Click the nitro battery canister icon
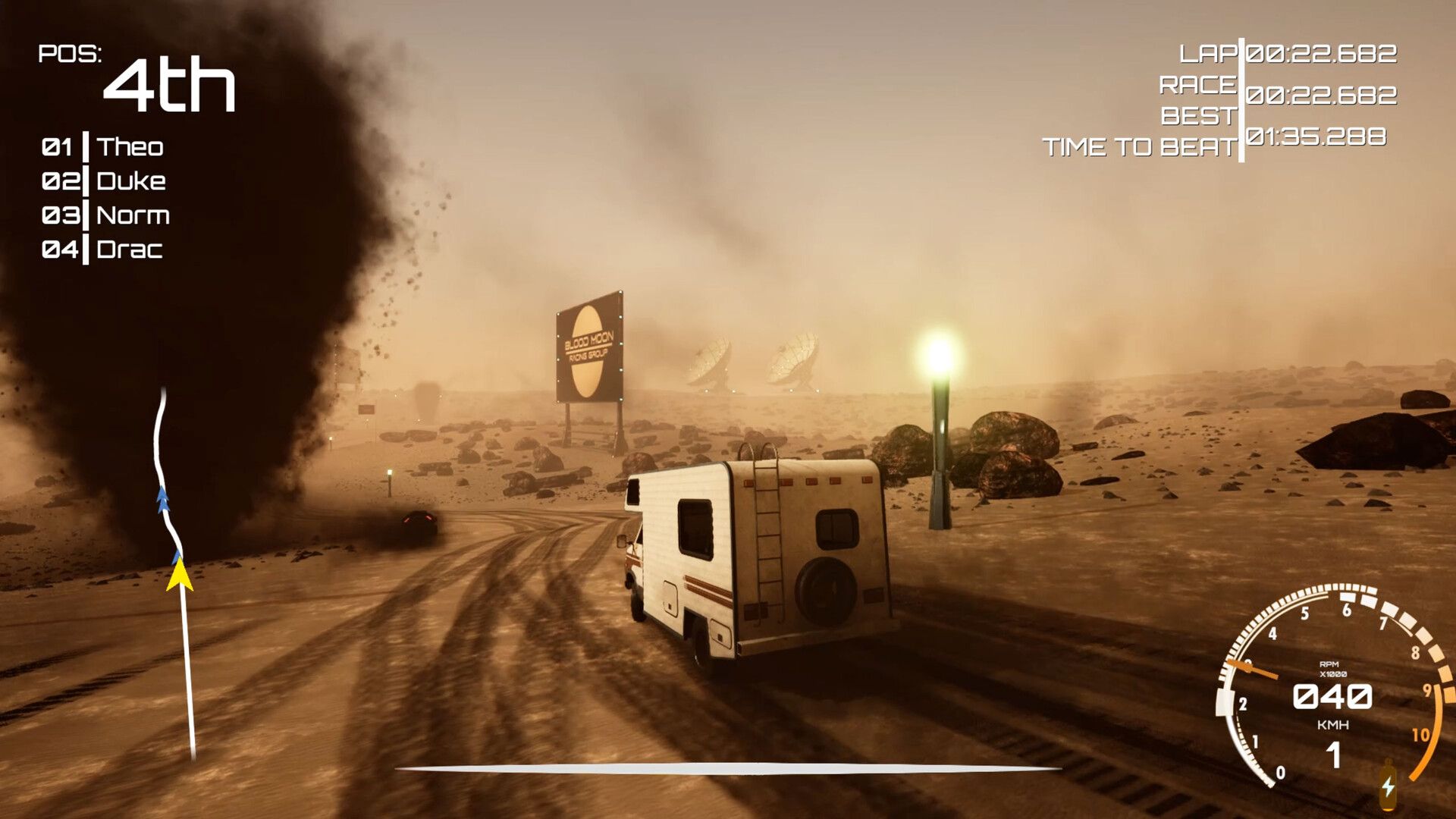The height and width of the screenshot is (819, 1456). click(1388, 785)
